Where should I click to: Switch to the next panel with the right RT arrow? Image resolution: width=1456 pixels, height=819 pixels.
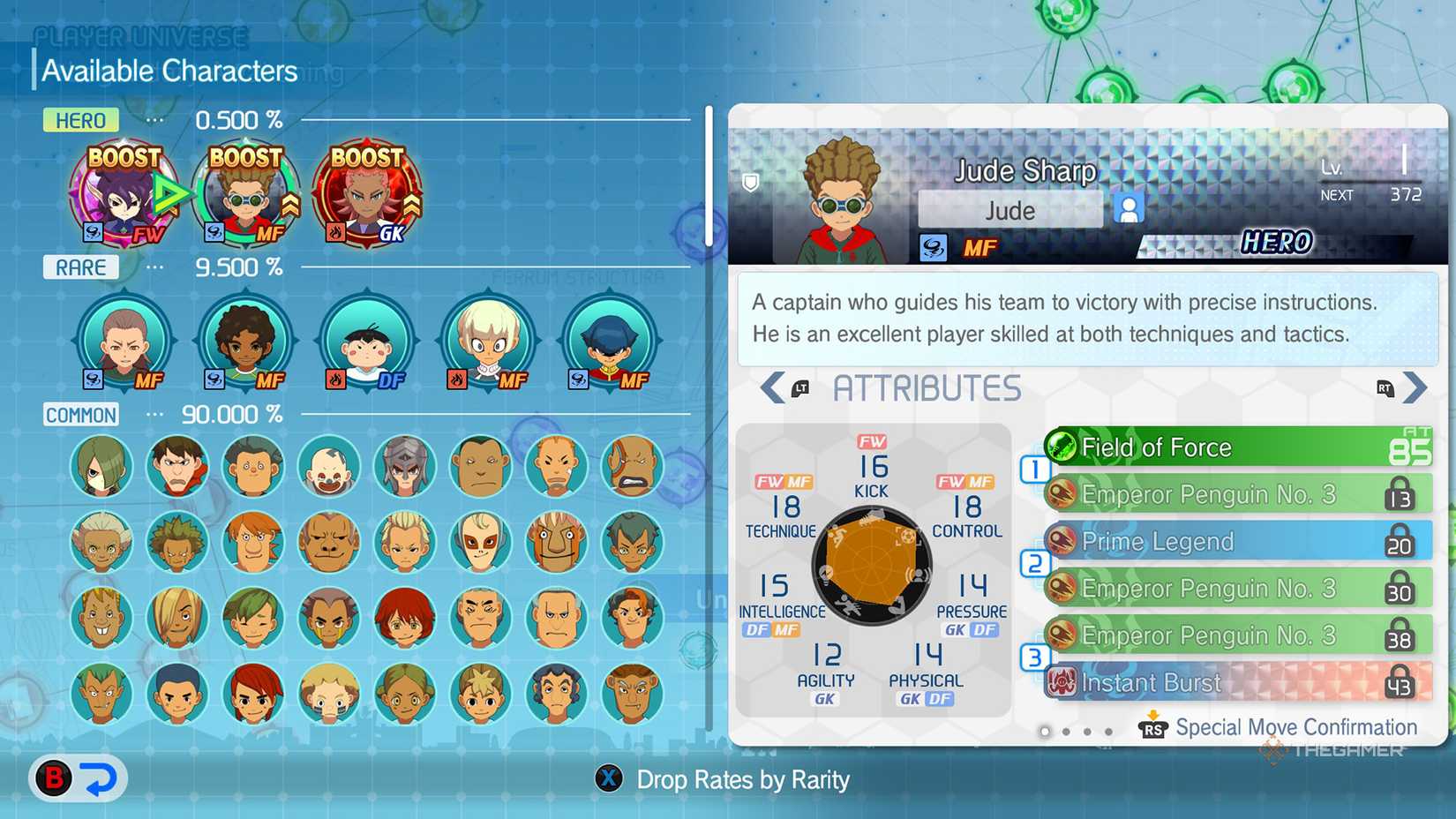tap(1416, 388)
